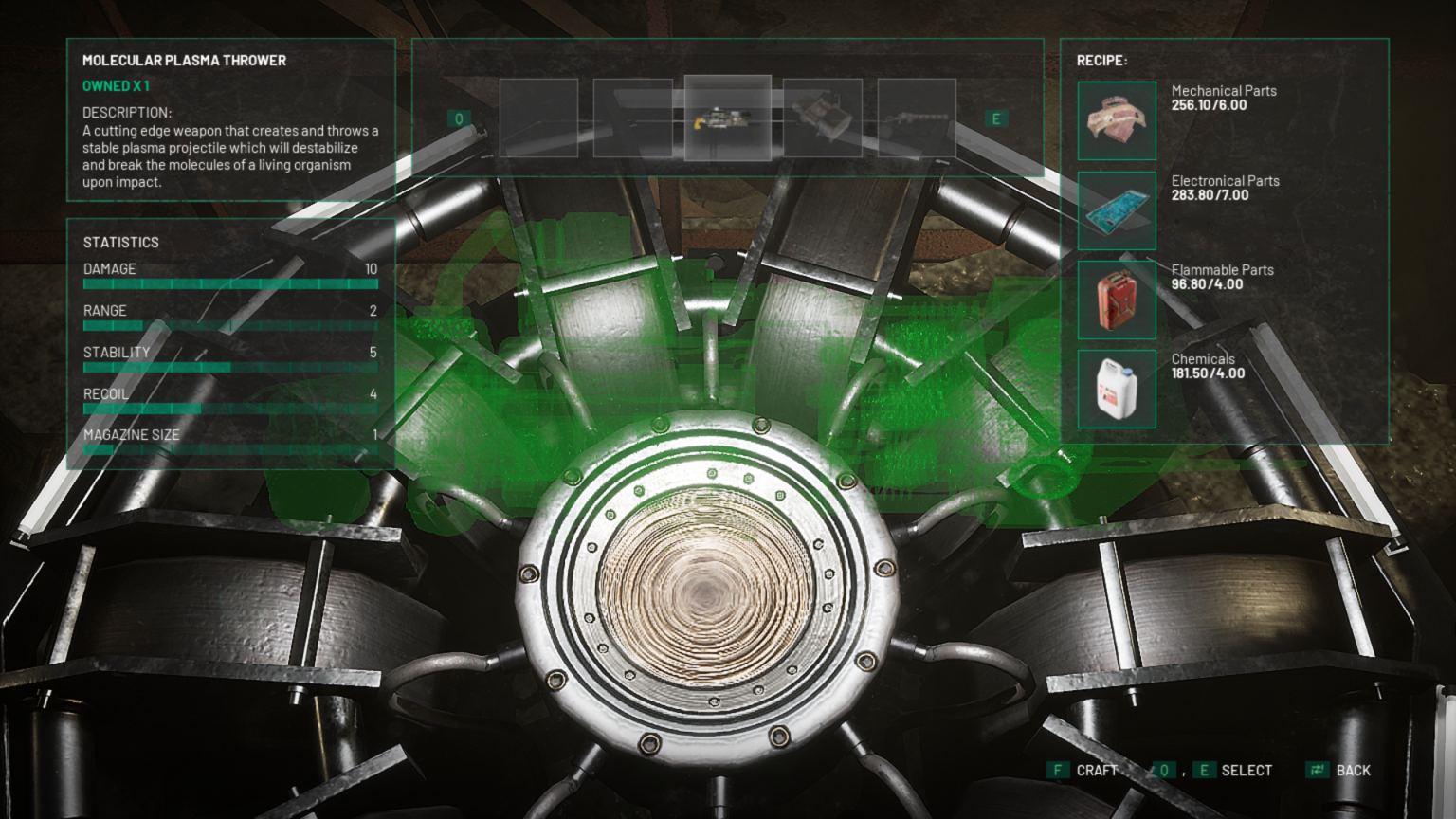Click the Mechanical Parts recipe icon

[1116, 121]
